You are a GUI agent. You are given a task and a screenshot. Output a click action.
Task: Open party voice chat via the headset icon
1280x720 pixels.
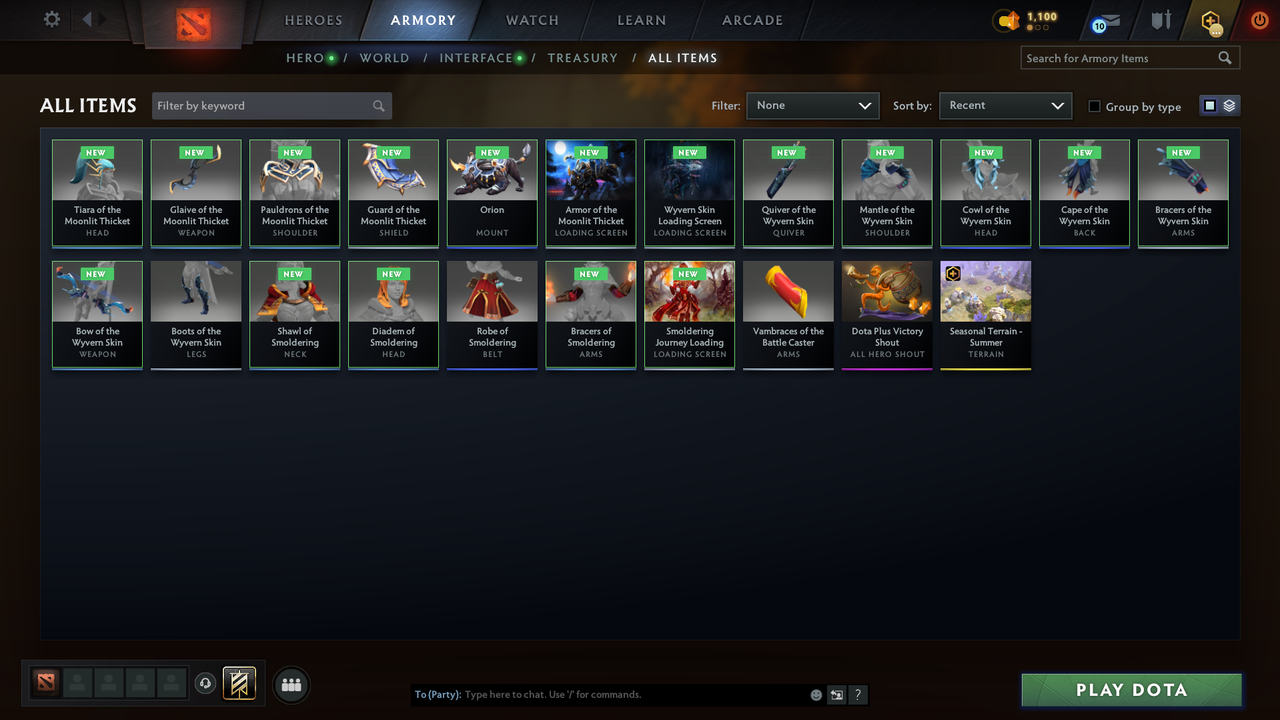tap(206, 683)
